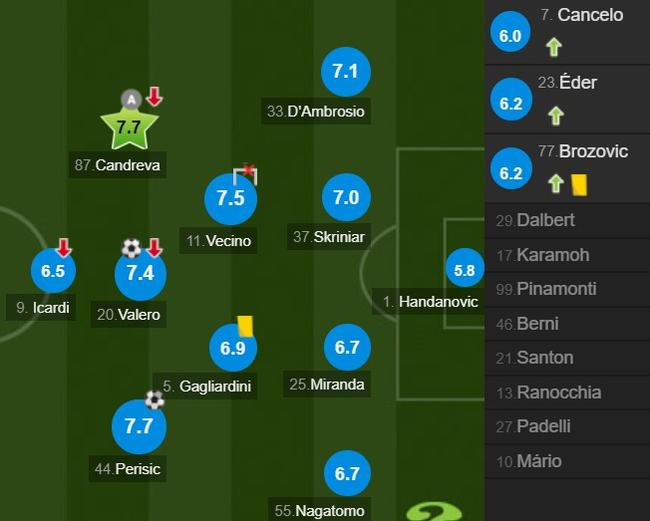
Task: Select Santon from the unused substitutes
Action: (x=567, y=357)
